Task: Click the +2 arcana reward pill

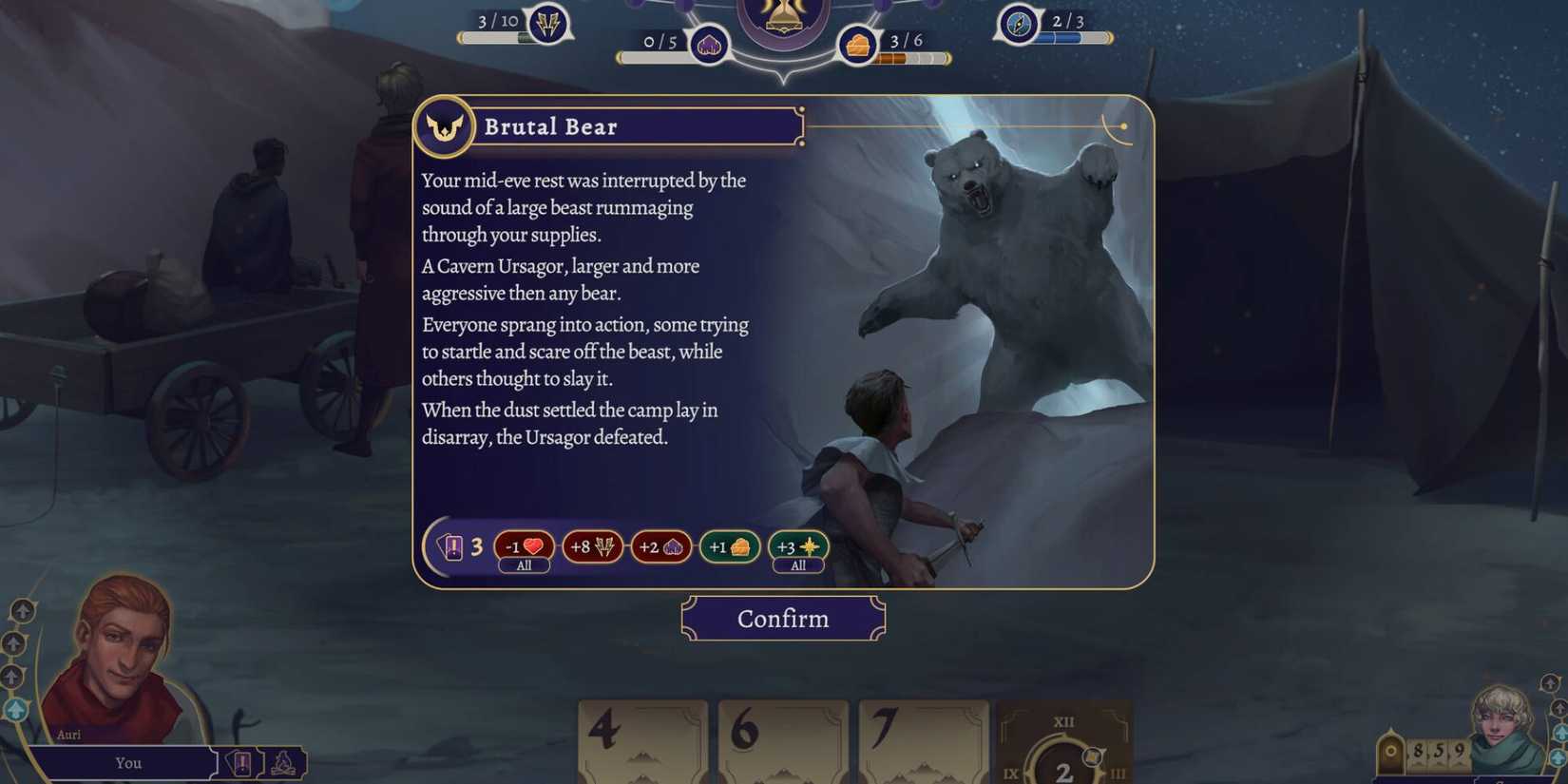Action: pyautogui.click(x=660, y=546)
